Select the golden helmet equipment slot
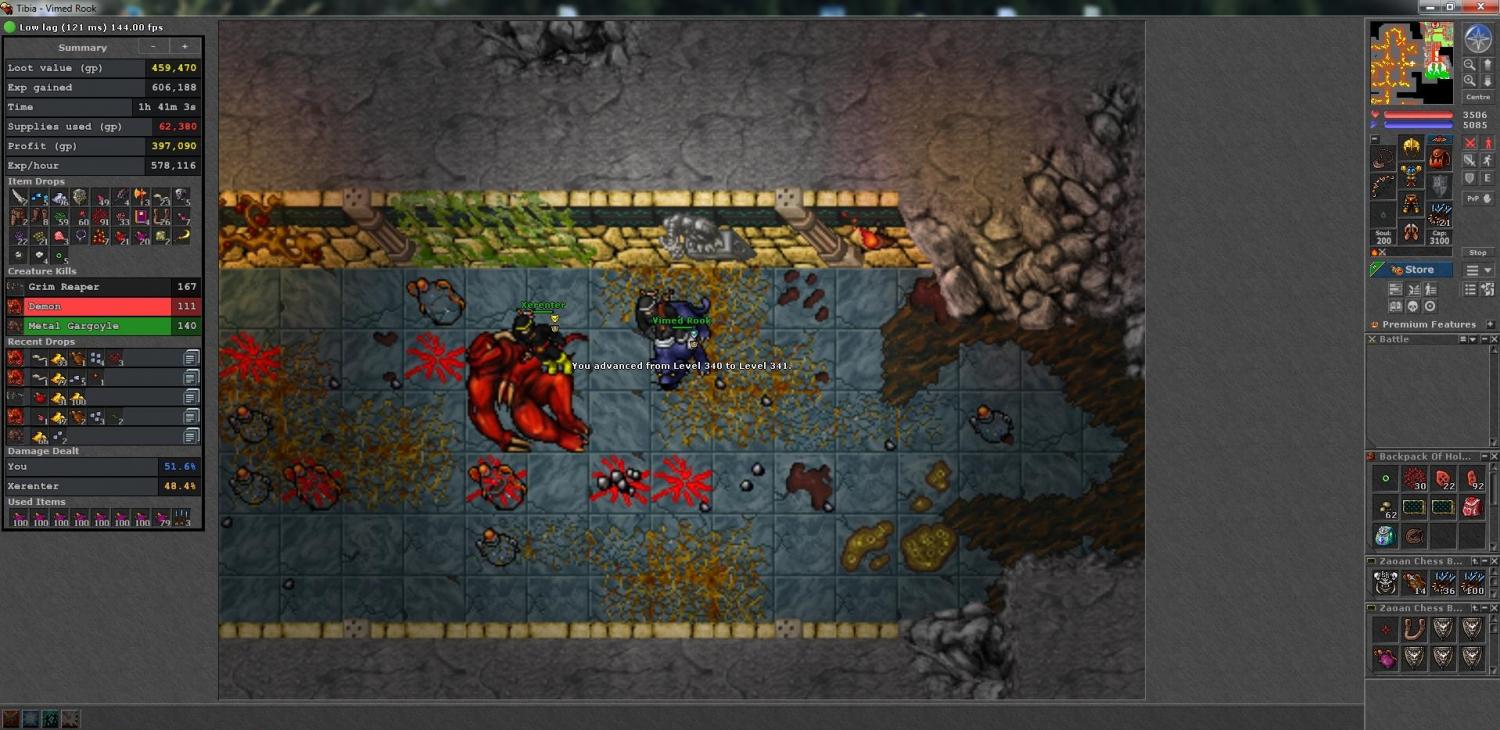Viewport: 1500px width, 730px height. [1411, 147]
